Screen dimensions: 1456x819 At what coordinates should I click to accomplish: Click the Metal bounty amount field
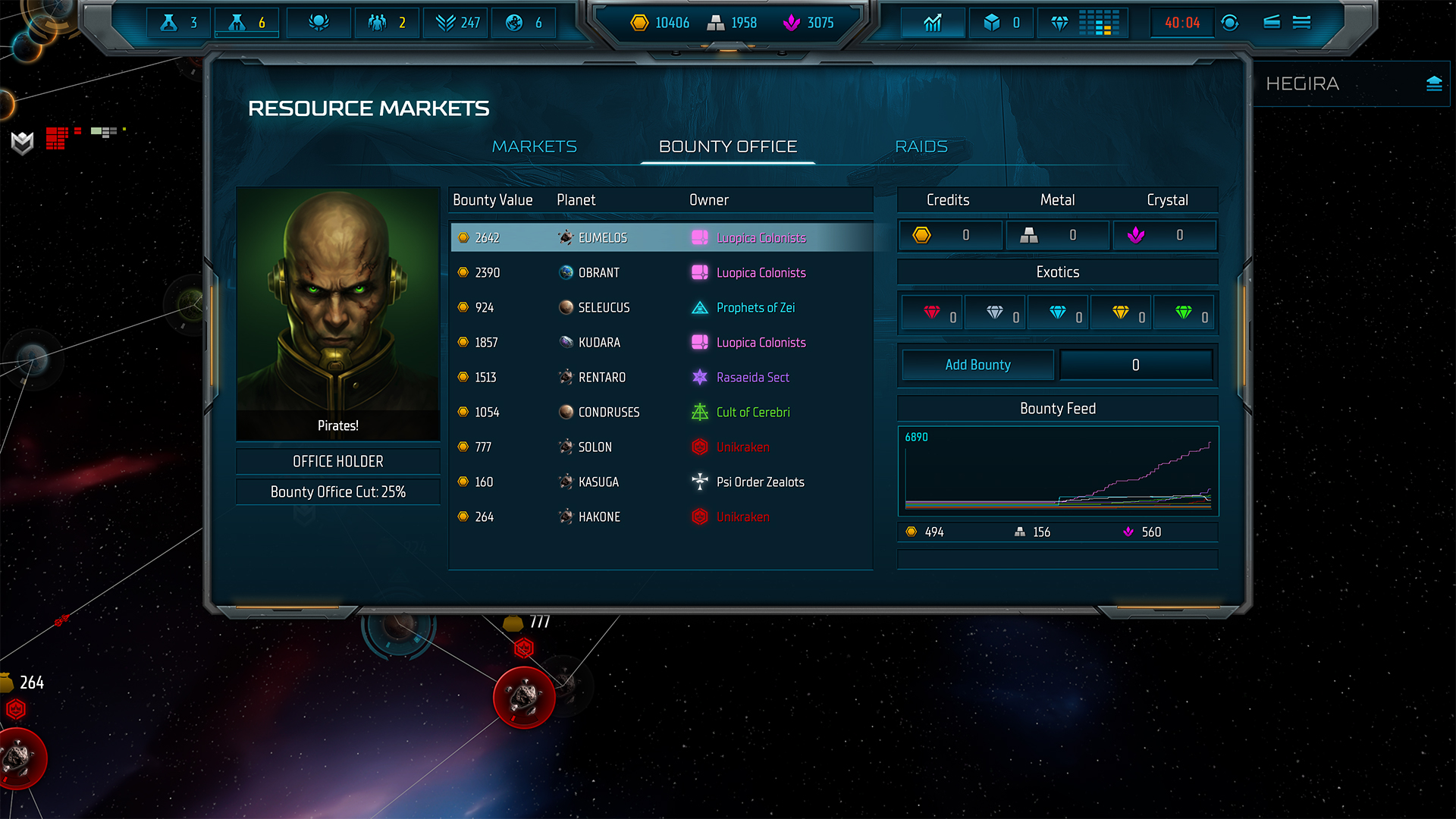[1058, 235]
